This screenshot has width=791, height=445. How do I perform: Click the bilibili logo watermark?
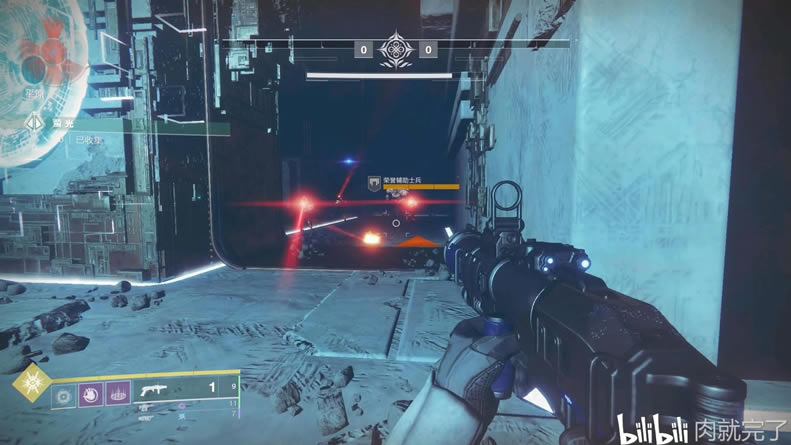click(x=654, y=430)
